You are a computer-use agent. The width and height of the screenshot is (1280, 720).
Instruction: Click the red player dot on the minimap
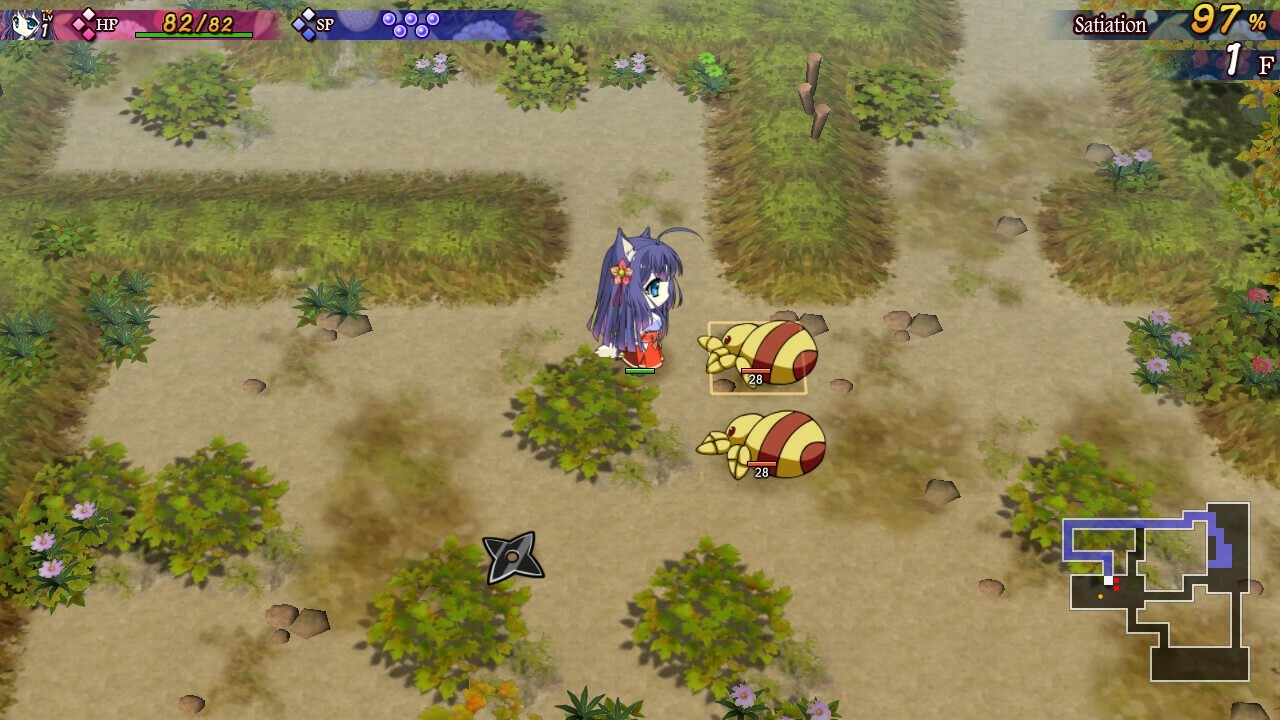tap(1116, 580)
